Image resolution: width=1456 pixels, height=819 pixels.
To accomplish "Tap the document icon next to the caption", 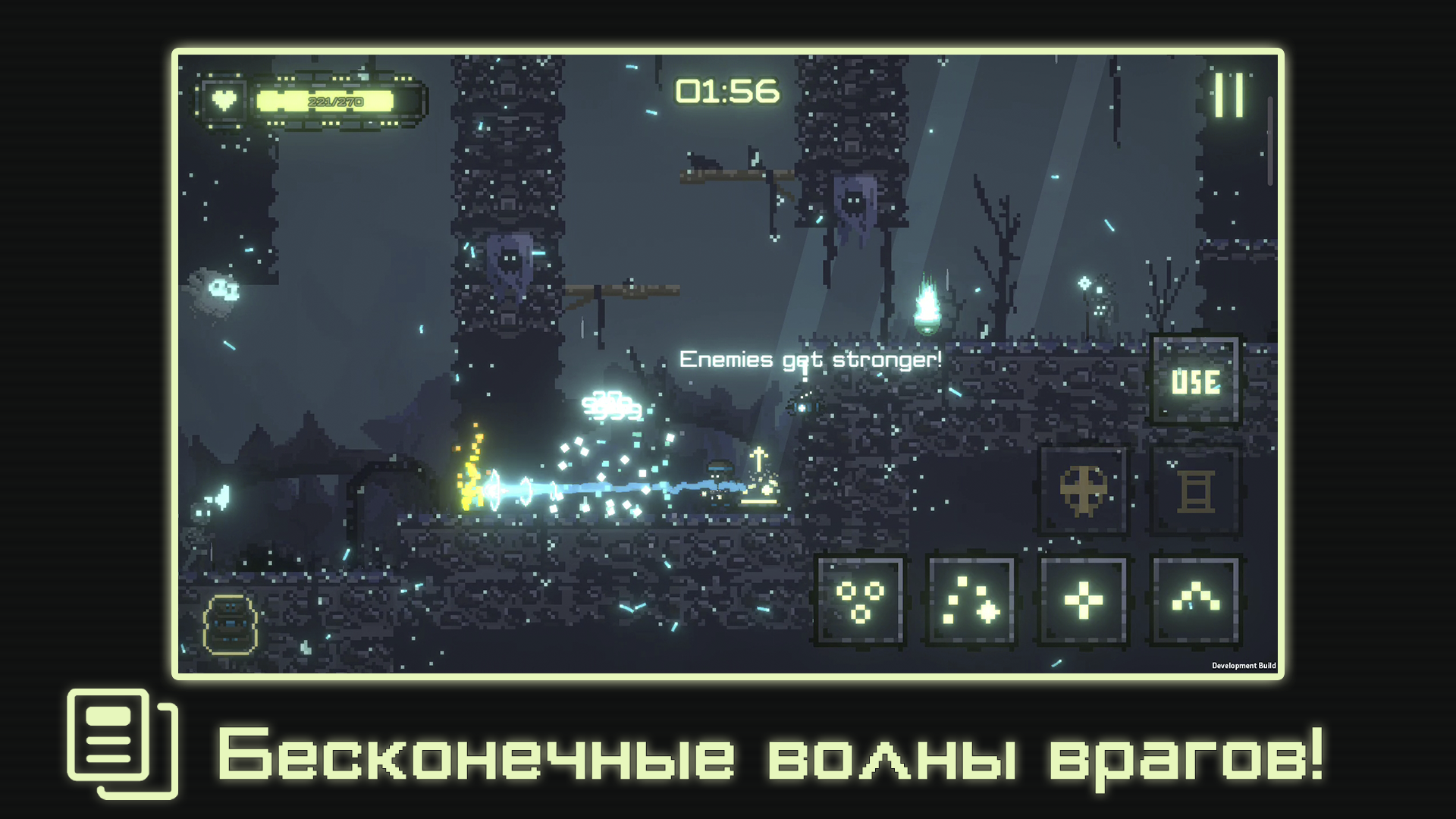I will click(121, 751).
